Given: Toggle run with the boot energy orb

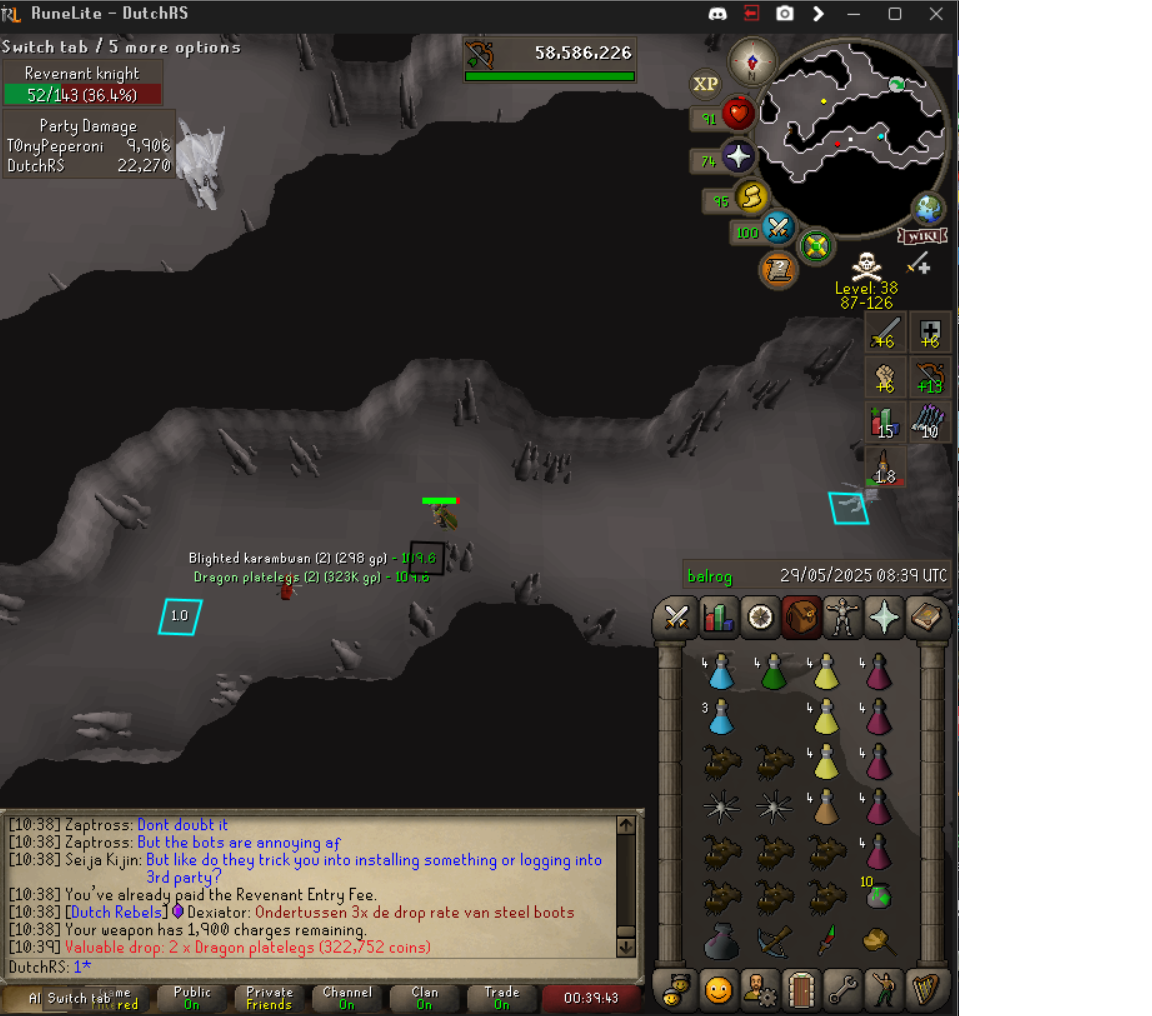Looking at the screenshot, I should (x=750, y=198).
